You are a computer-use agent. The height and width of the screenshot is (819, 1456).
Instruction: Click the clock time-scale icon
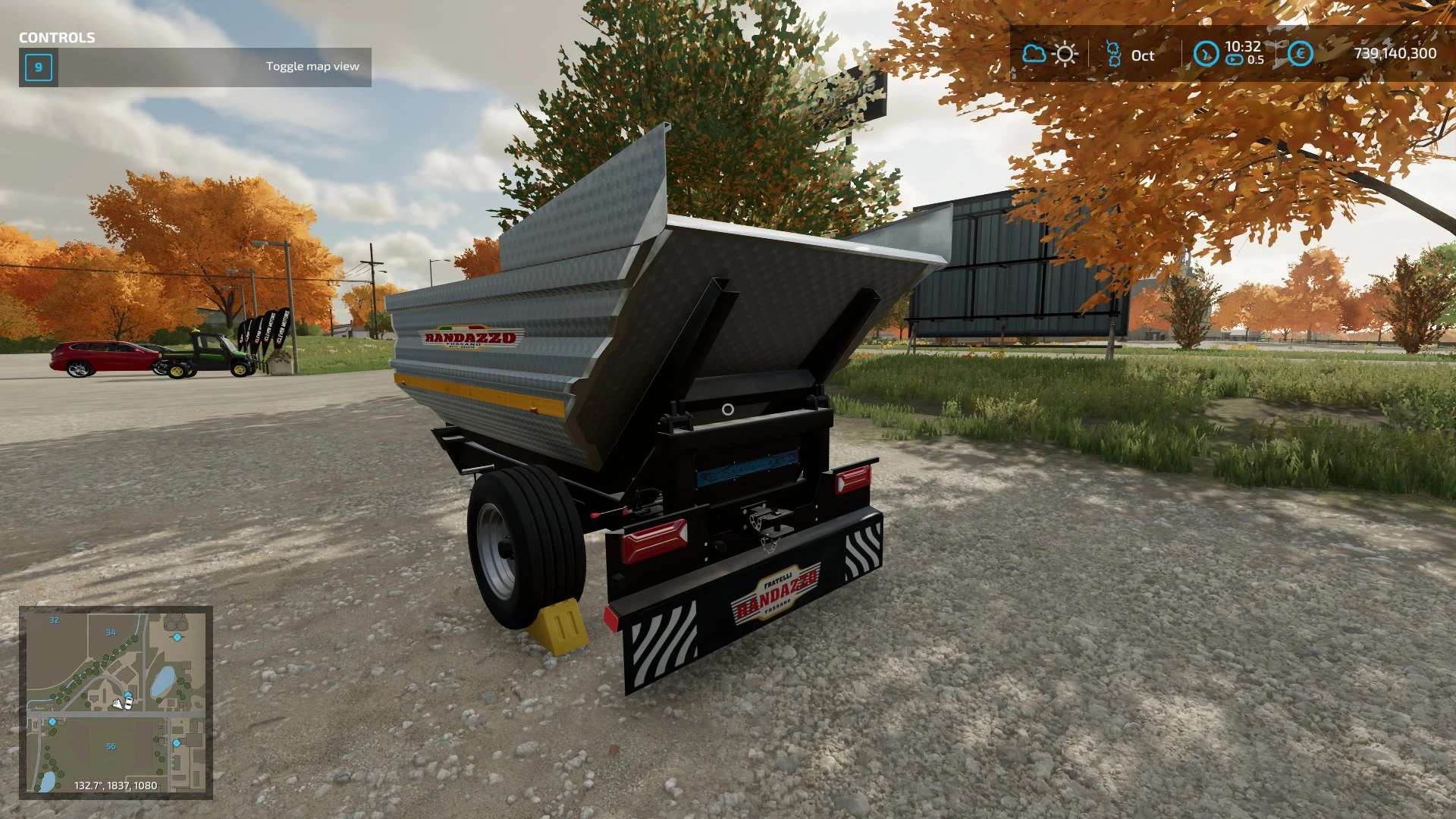1206,54
